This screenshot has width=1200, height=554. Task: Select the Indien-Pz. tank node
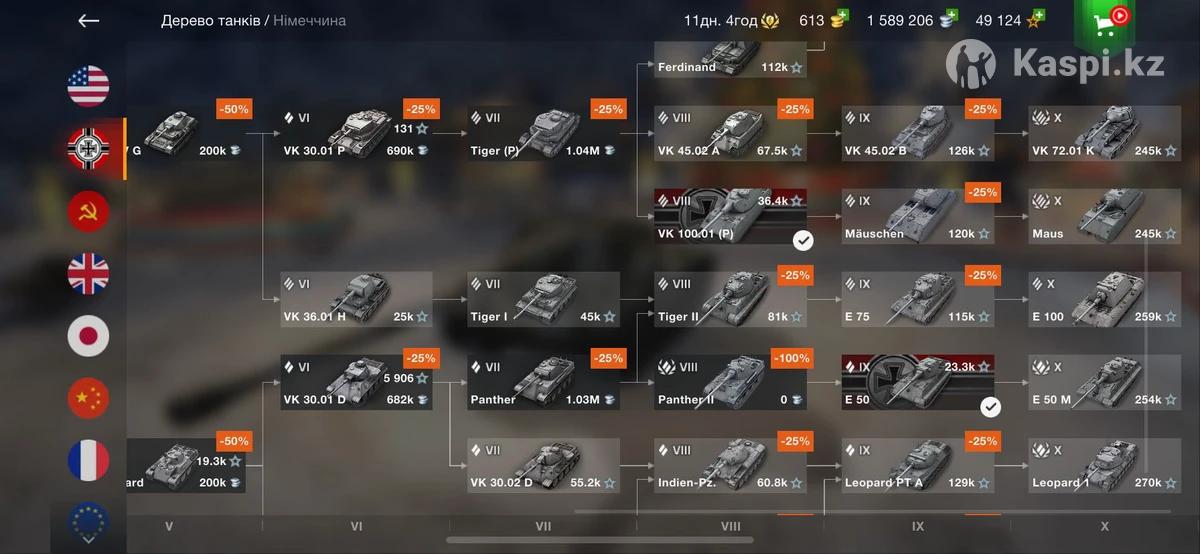[730, 465]
